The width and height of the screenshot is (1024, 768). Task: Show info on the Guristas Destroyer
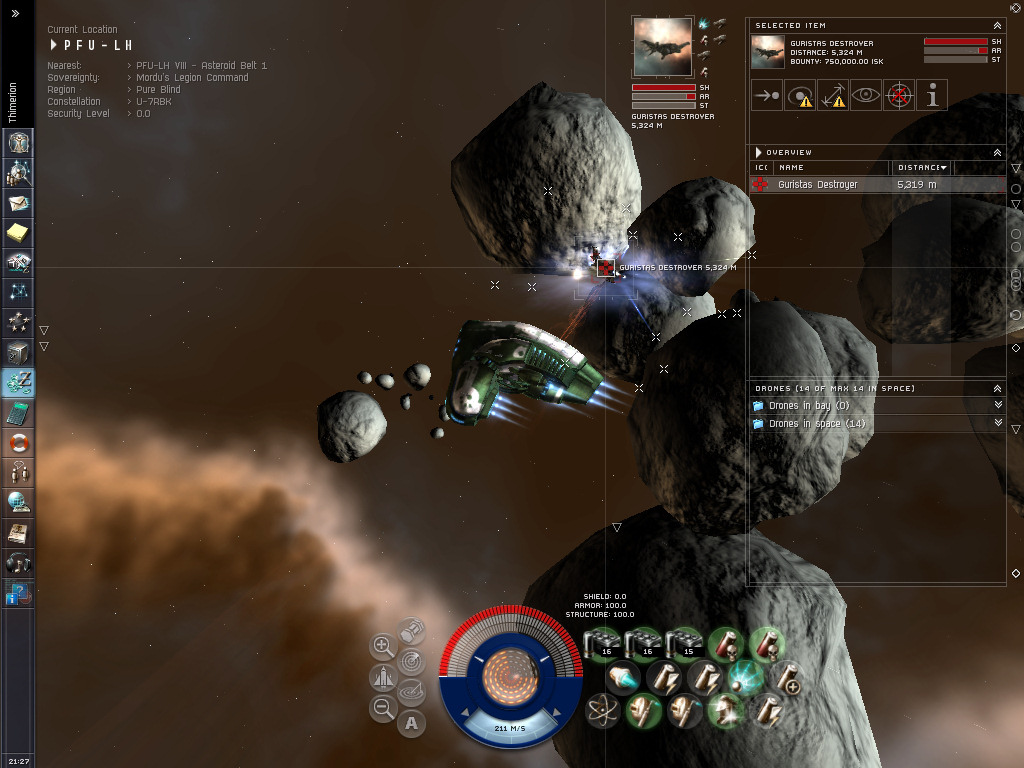[932, 96]
